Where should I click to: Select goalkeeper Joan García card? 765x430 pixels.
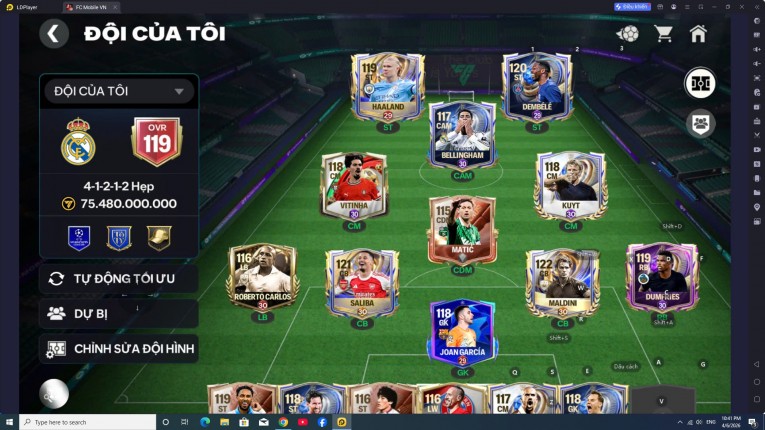click(462, 331)
